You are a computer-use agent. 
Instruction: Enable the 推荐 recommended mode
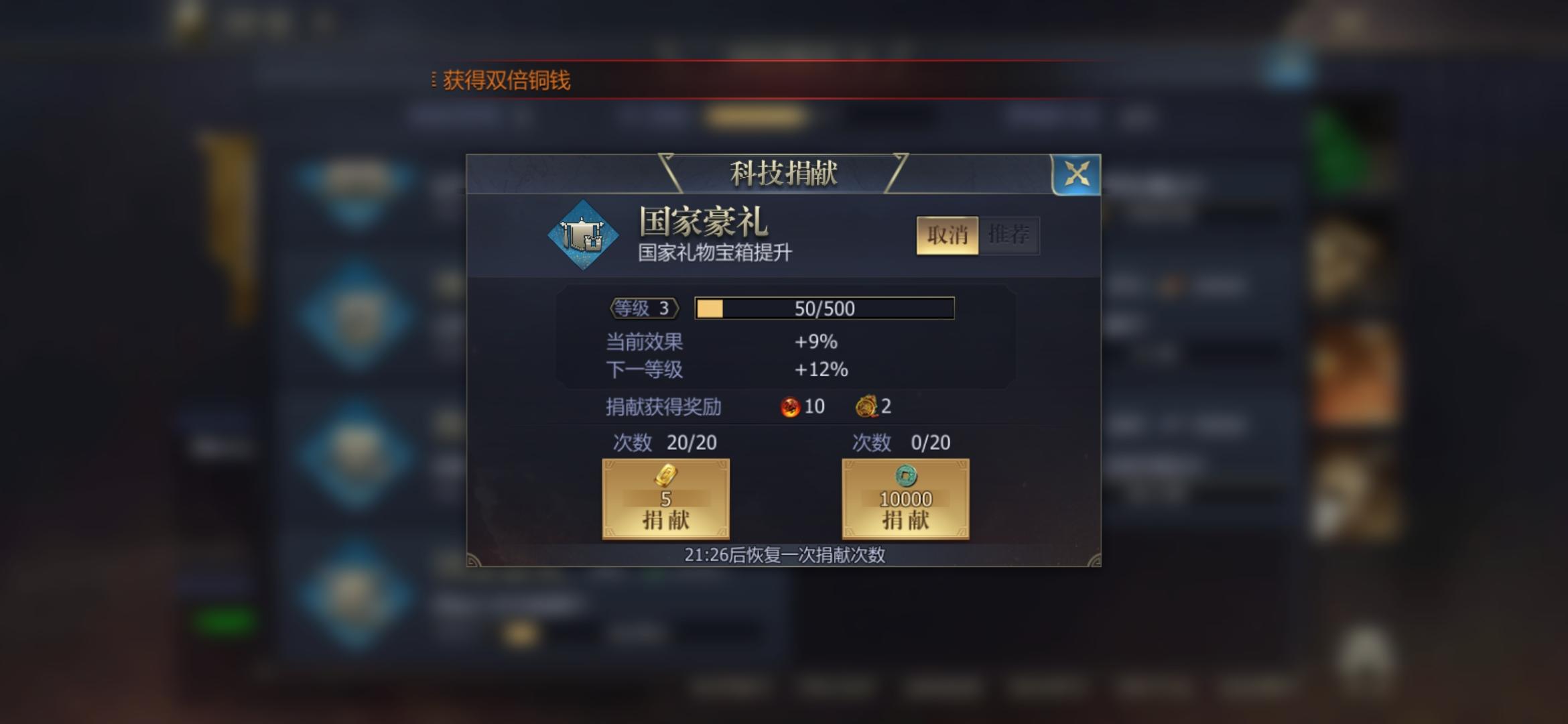pos(1009,235)
